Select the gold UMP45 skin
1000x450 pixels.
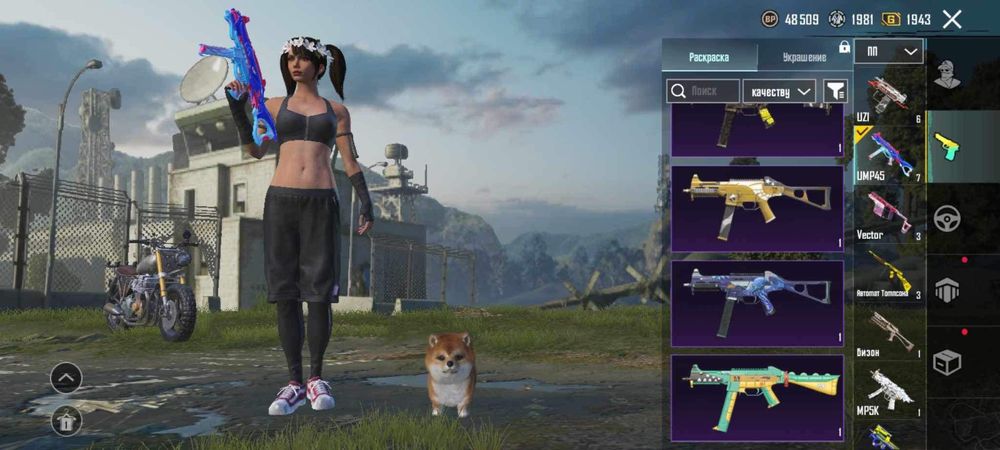click(757, 208)
